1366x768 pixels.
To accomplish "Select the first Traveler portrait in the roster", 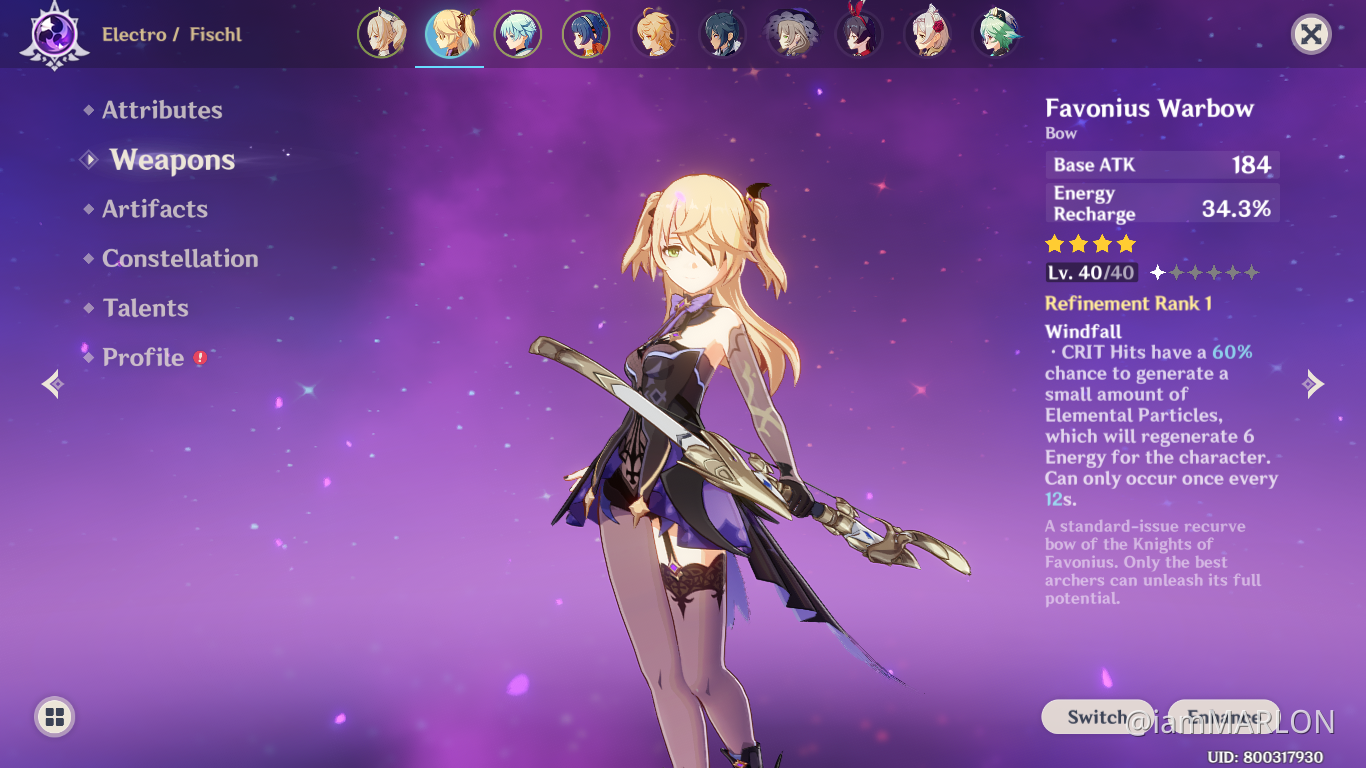I will [383, 33].
